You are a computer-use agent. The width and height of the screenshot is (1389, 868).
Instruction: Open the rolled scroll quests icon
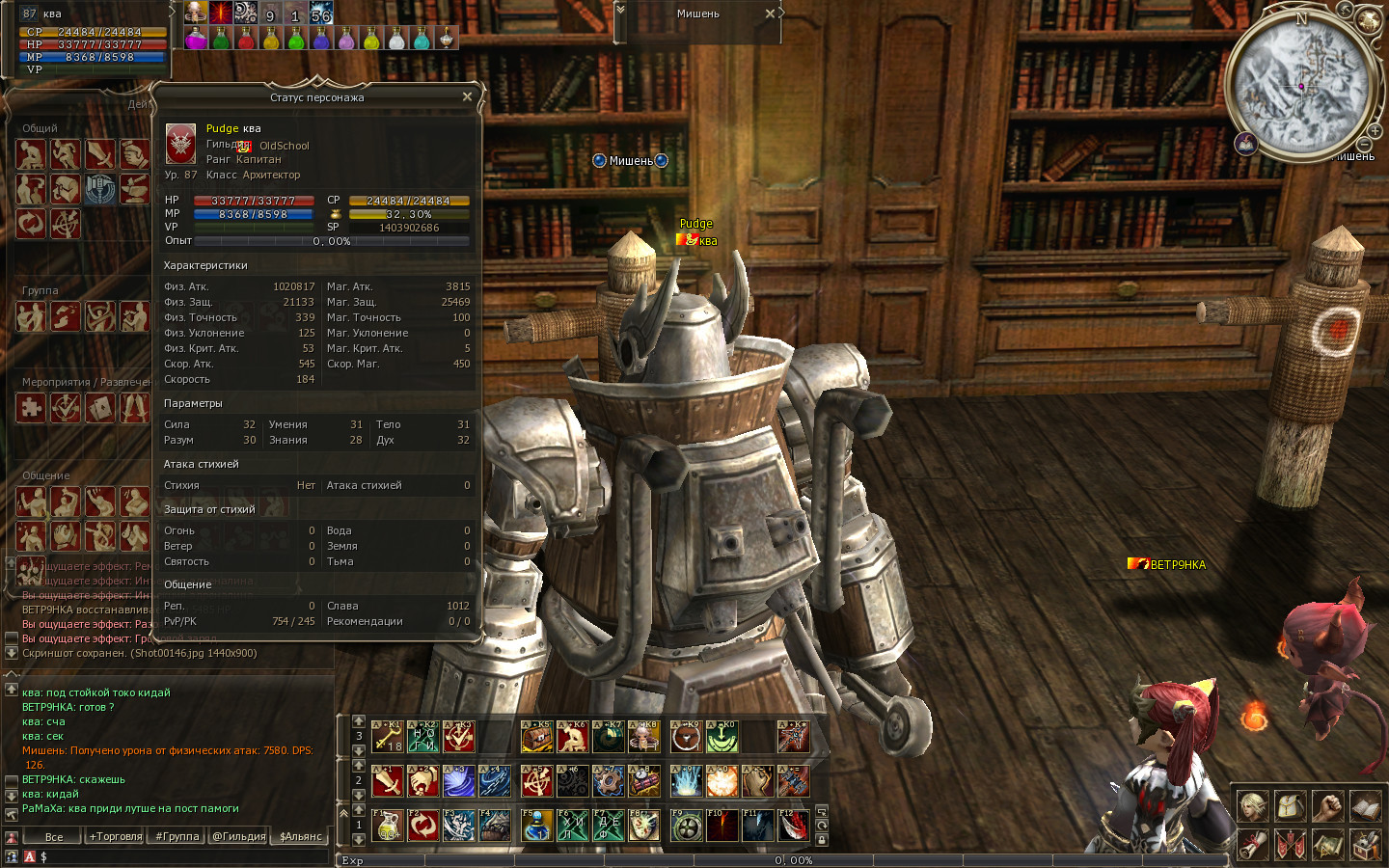click(x=1252, y=845)
